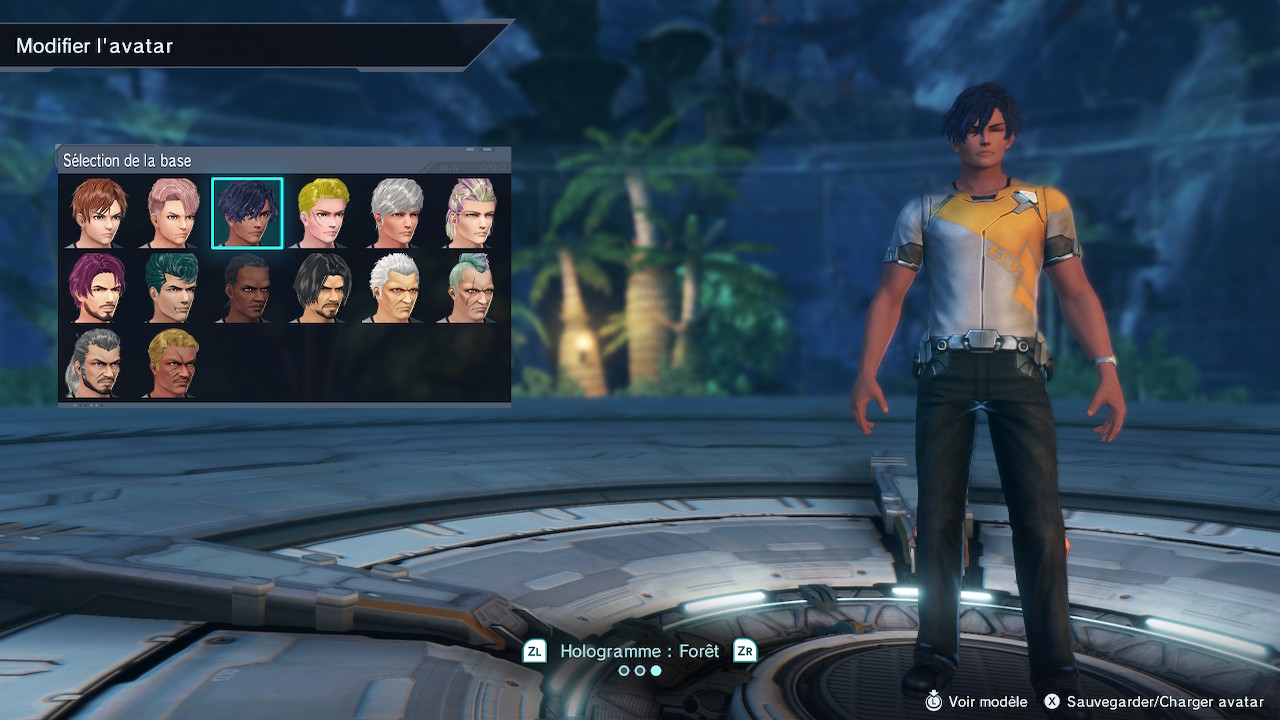Select the long black-haired base face
Viewport: 1280px width, 720px height.
pyautogui.click(x=322, y=288)
